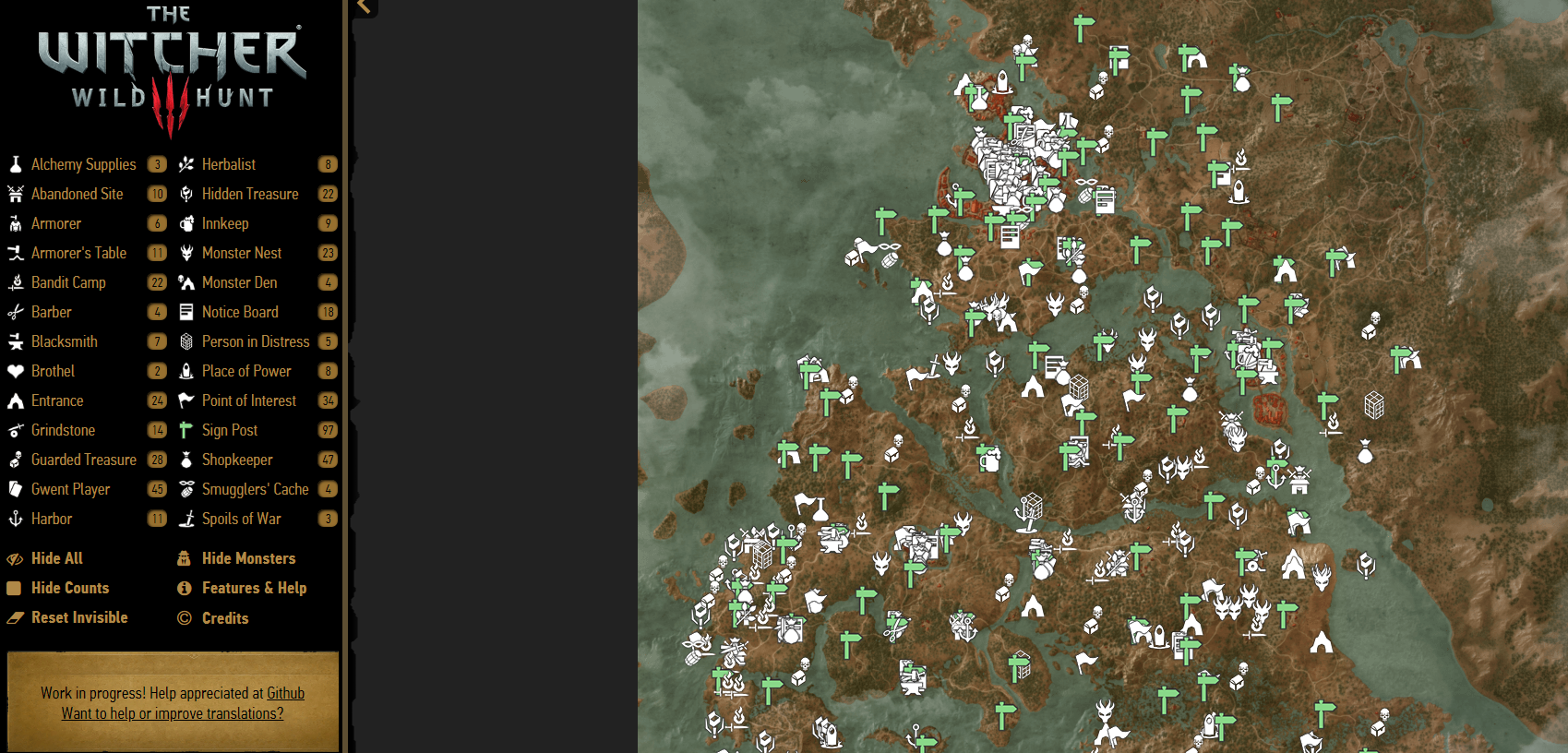1568x753 pixels.
Task: Click the count badge next to Sign Post
Action: [329, 430]
